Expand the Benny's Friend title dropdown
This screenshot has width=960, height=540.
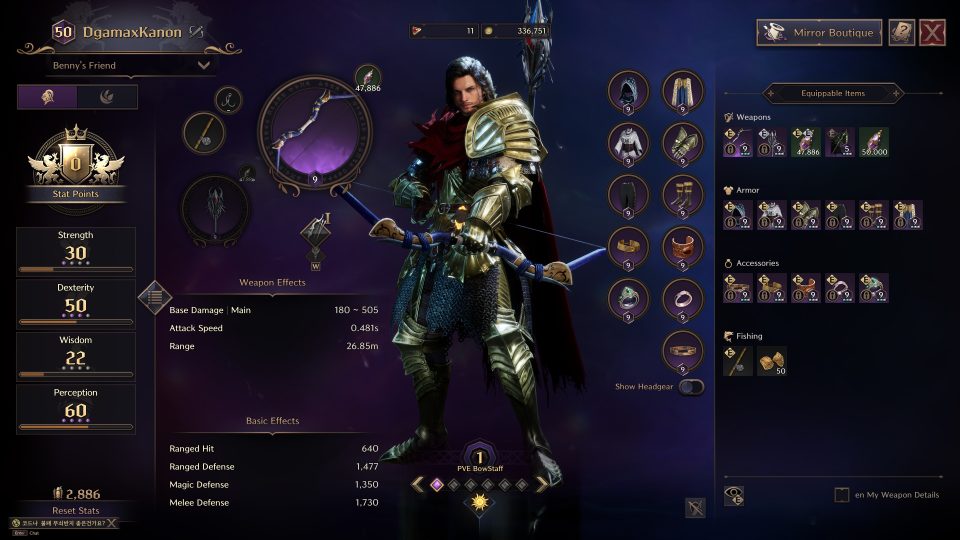pyautogui.click(x=132, y=66)
